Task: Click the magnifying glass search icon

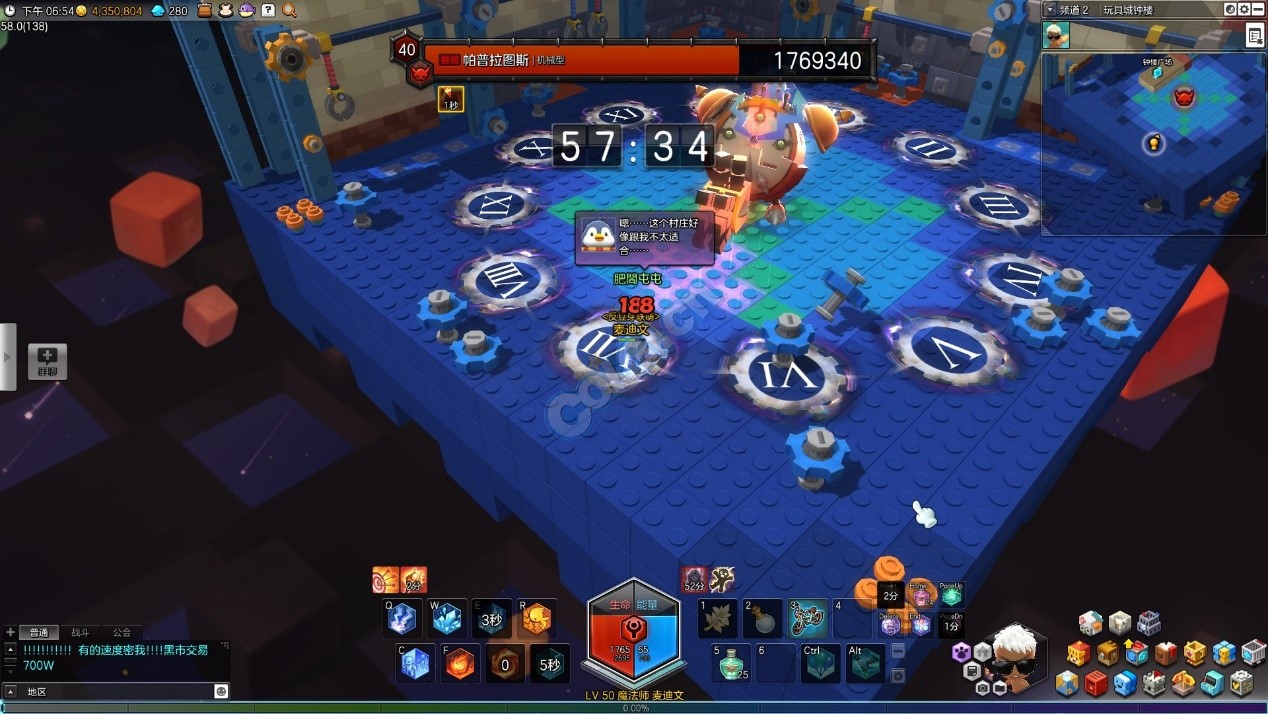Action: point(289,10)
